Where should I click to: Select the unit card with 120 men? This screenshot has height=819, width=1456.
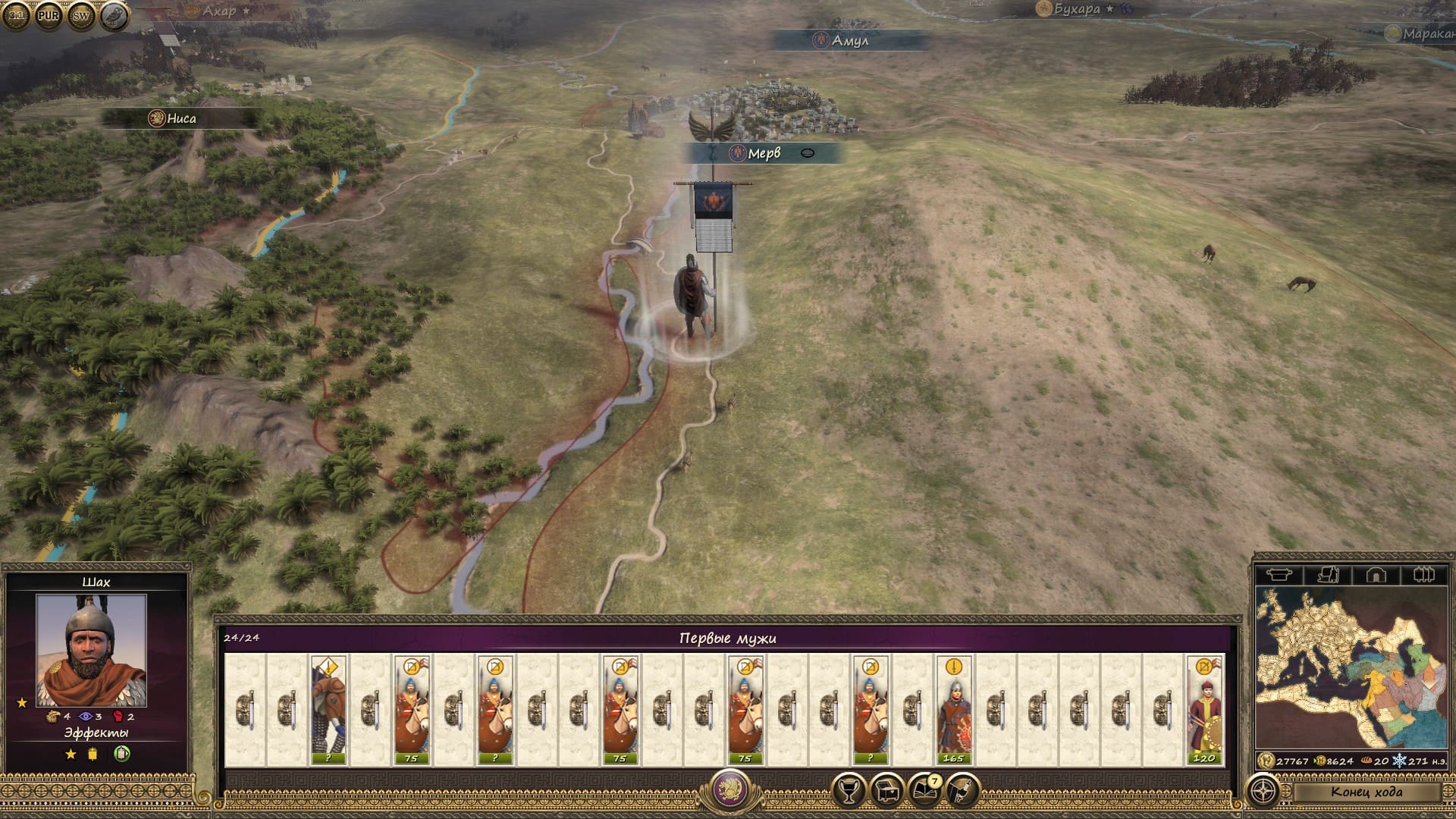(x=1203, y=710)
